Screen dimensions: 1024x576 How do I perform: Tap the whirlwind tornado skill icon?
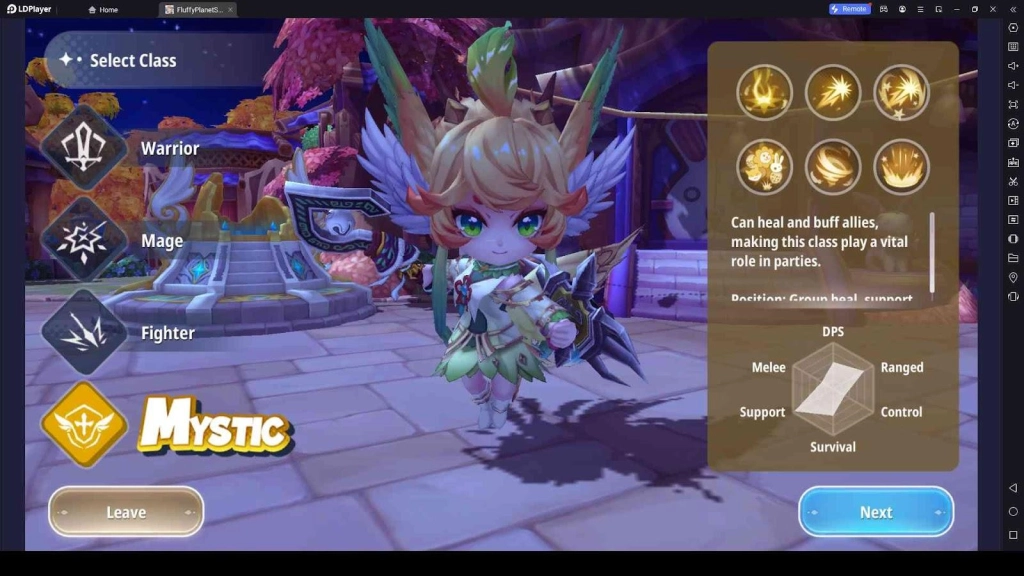[833, 166]
